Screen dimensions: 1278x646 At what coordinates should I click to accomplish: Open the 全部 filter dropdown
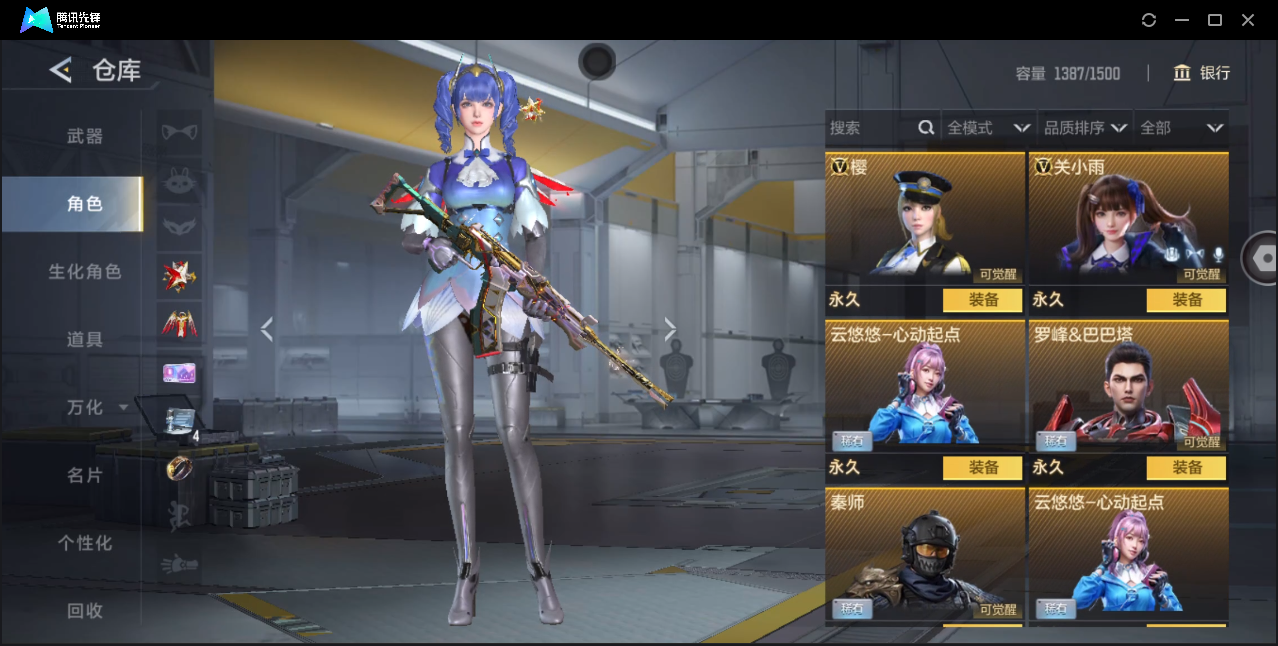(1182, 128)
